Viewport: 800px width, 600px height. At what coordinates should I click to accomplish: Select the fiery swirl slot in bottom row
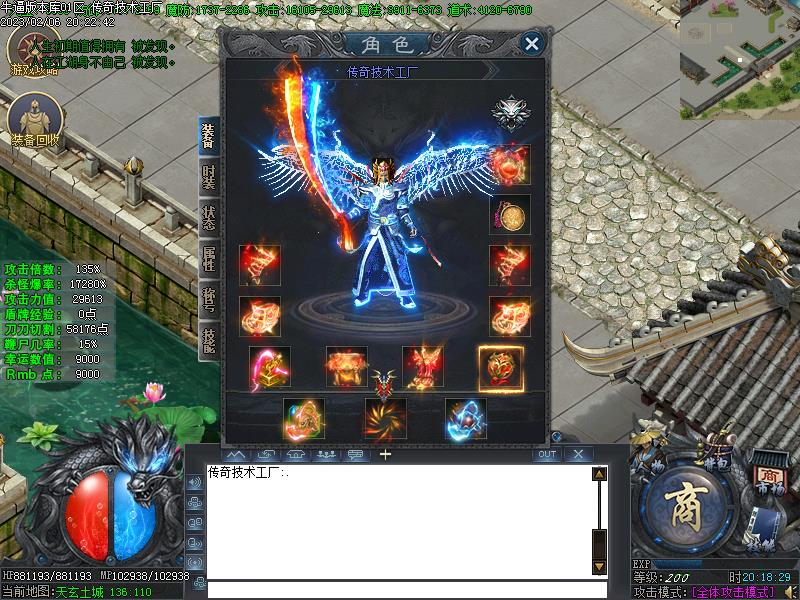click(385, 418)
